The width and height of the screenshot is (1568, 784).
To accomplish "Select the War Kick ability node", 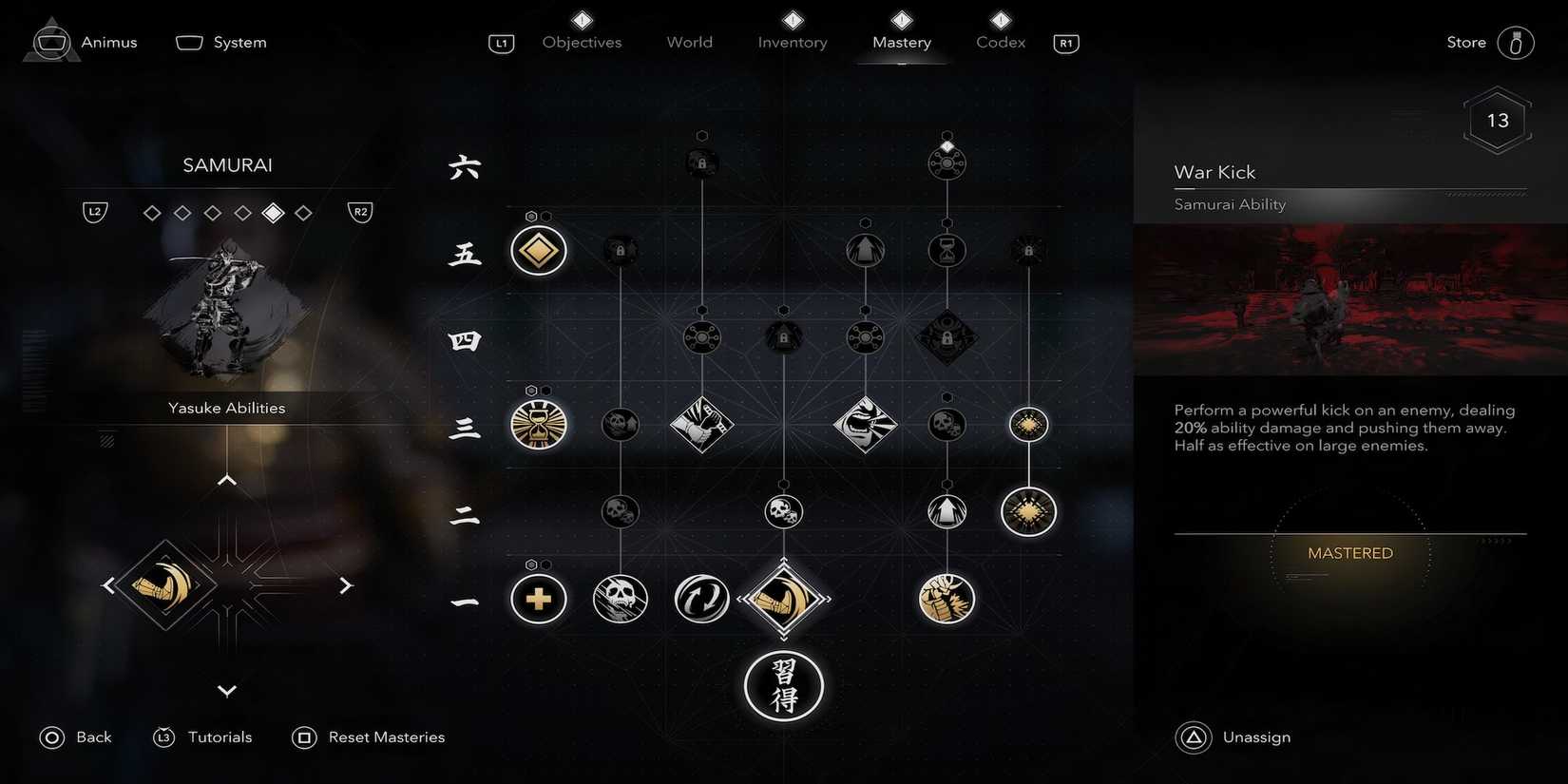I will pos(783,599).
